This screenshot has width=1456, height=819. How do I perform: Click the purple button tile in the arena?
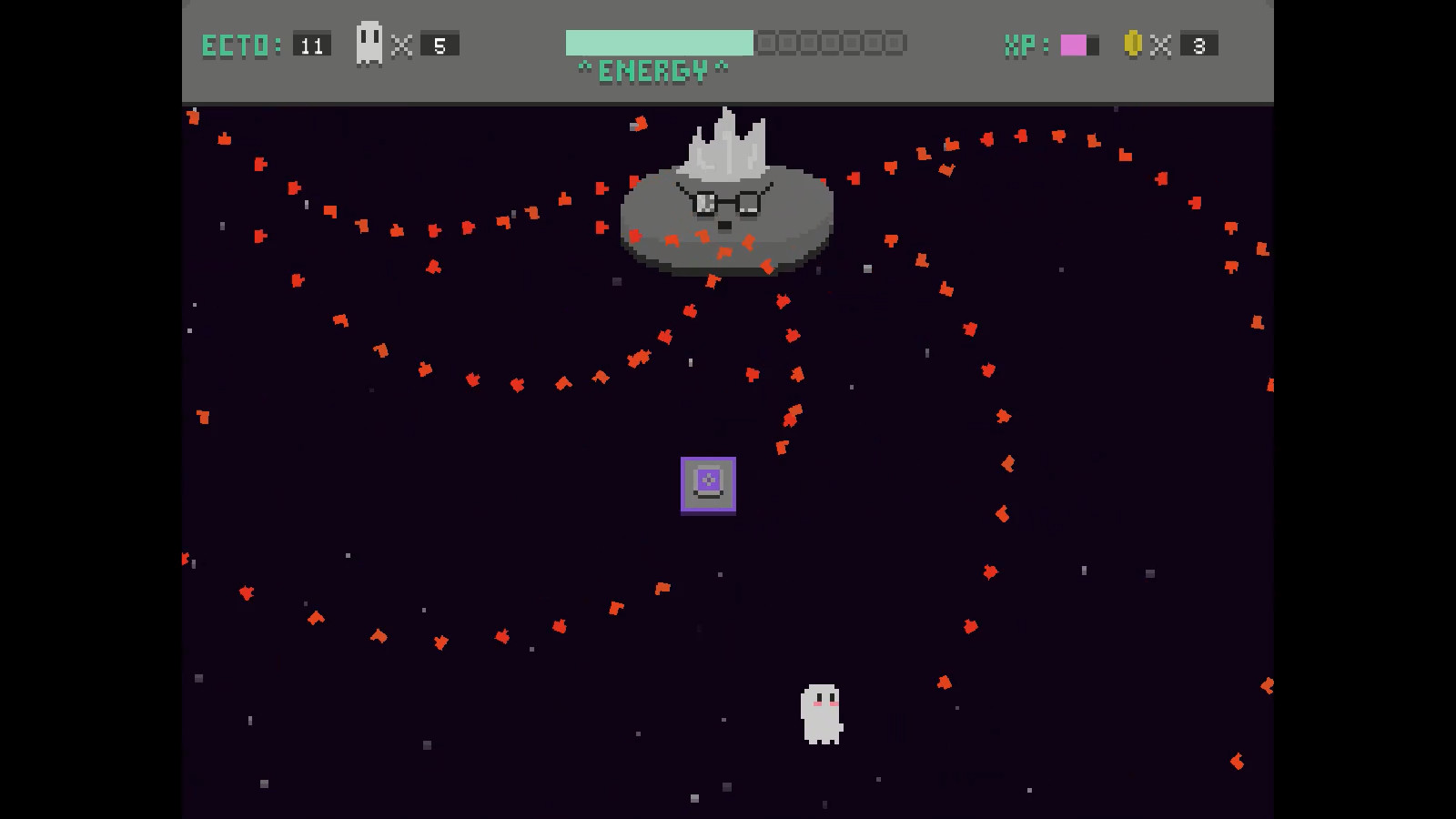[707, 485]
